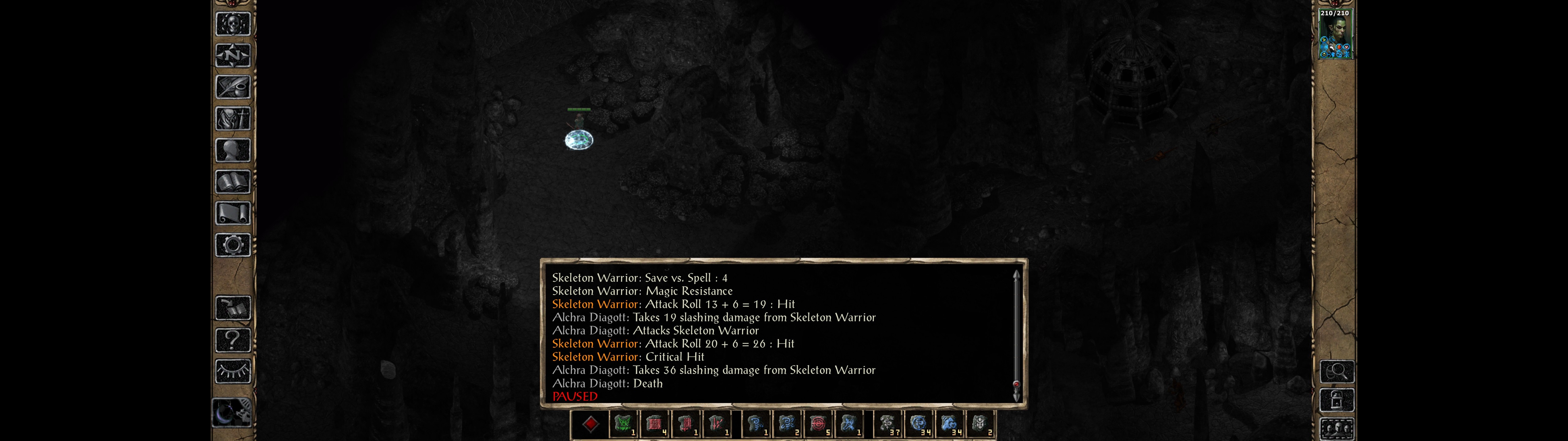Click the magnifying glass highlight button
Viewport: 1568px width, 441px height.
click(x=1337, y=371)
